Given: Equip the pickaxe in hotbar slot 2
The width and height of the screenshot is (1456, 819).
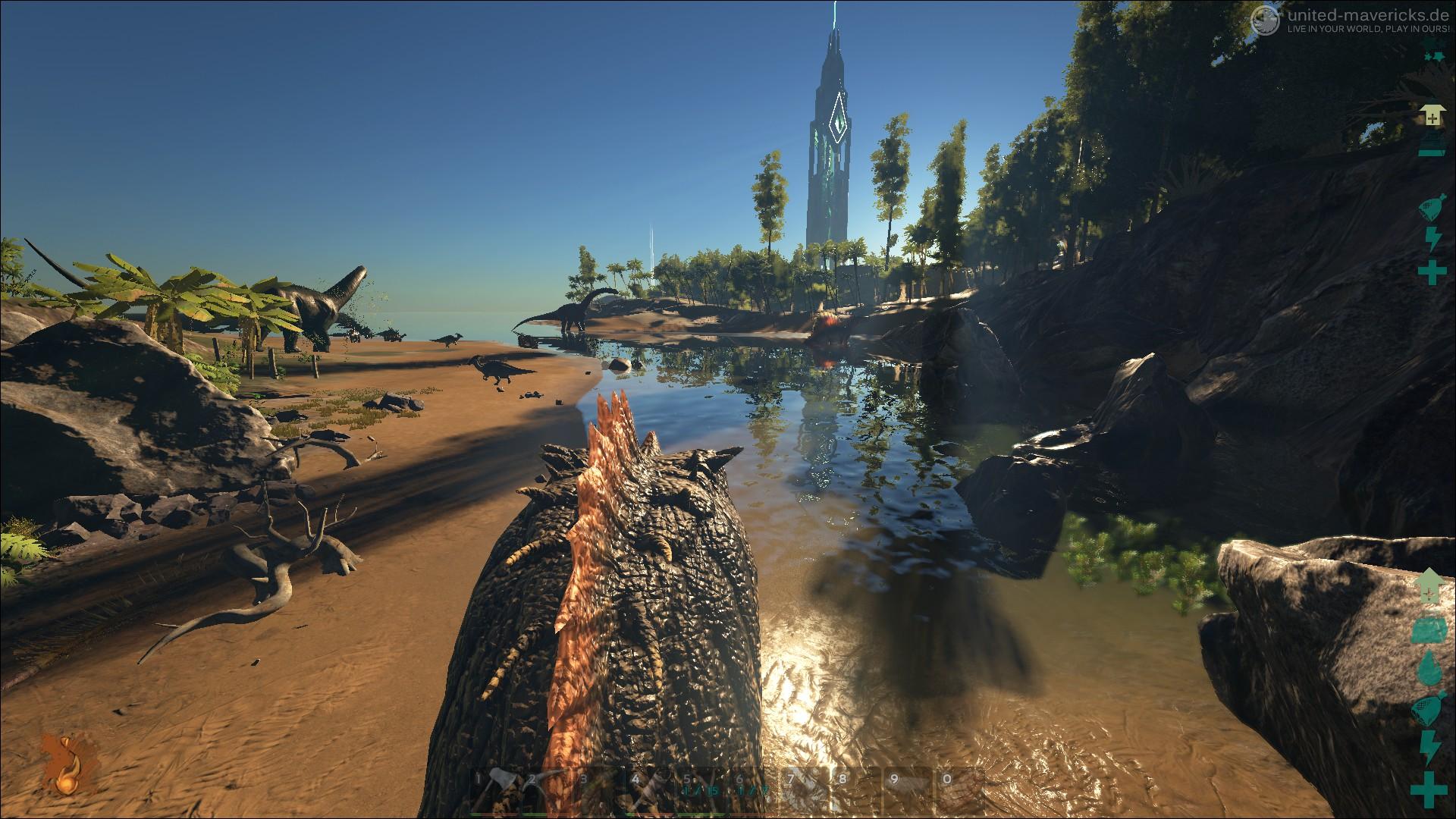Looking at the screenshot, I should [x=546, y=793].
